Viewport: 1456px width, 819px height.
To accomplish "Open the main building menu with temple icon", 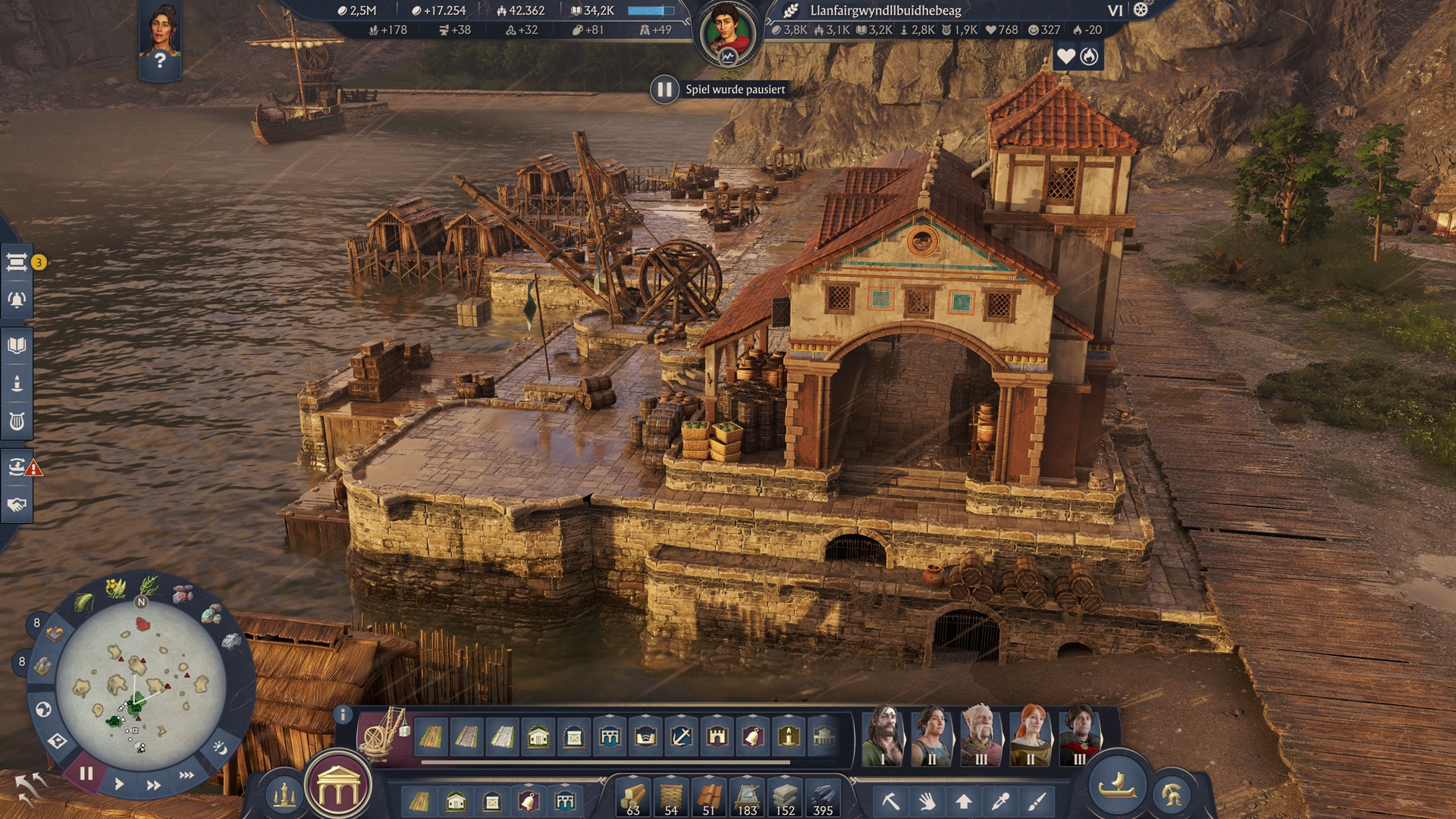I will click(x=339, y=790).
